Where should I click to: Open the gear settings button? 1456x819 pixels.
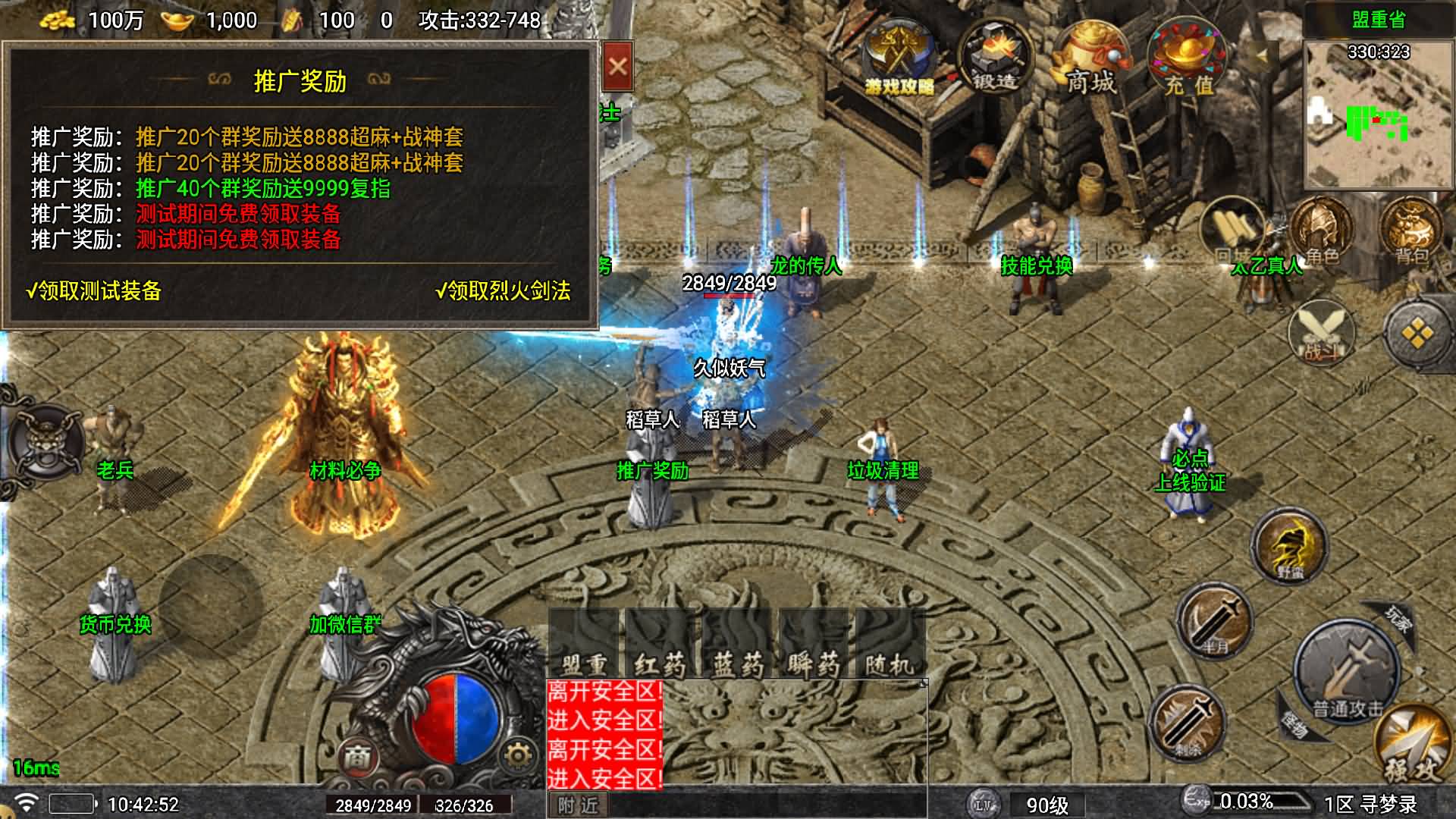[x=518, y=756]
